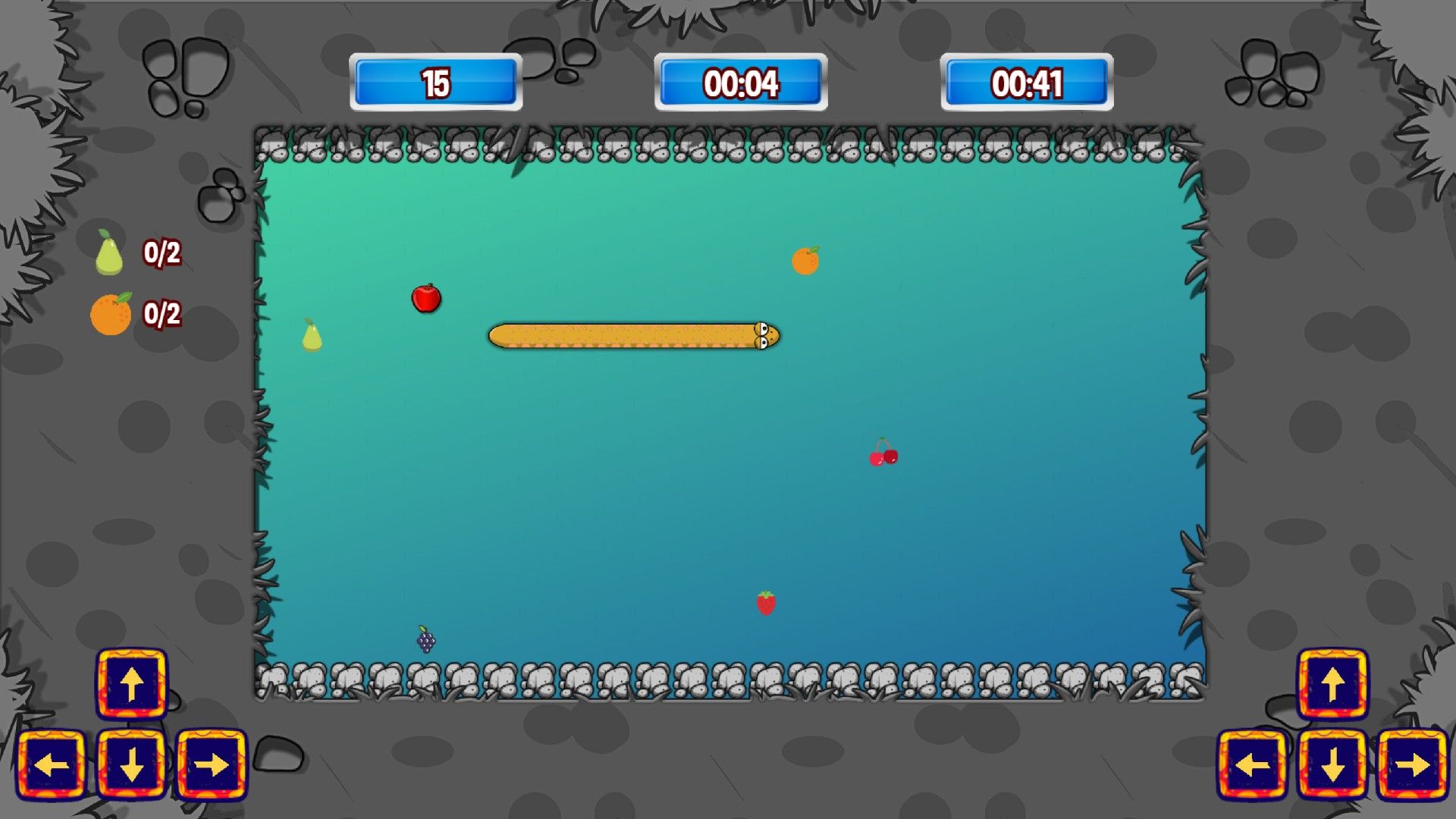This screenshot has width=1456, height=819.
Task: Tap the left arrow in the left d-pad
Action: pos(52,764)
